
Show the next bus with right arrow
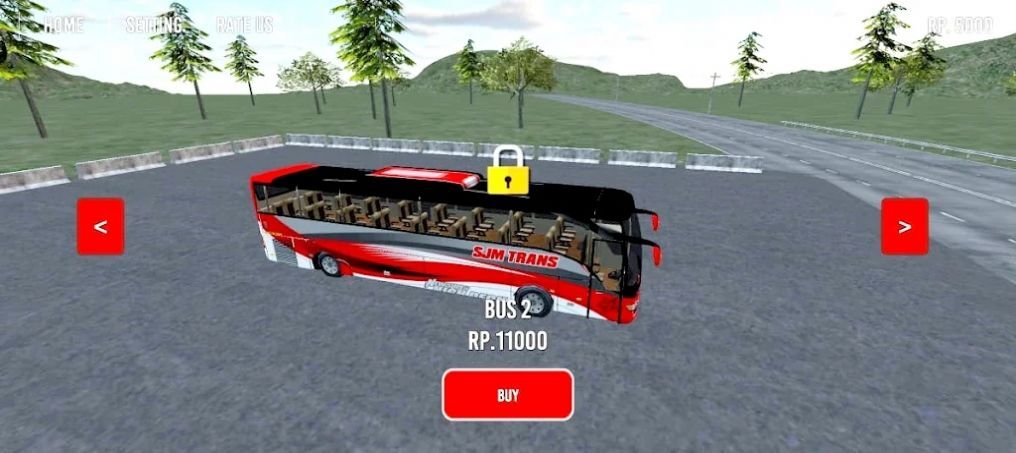point(904,226)
